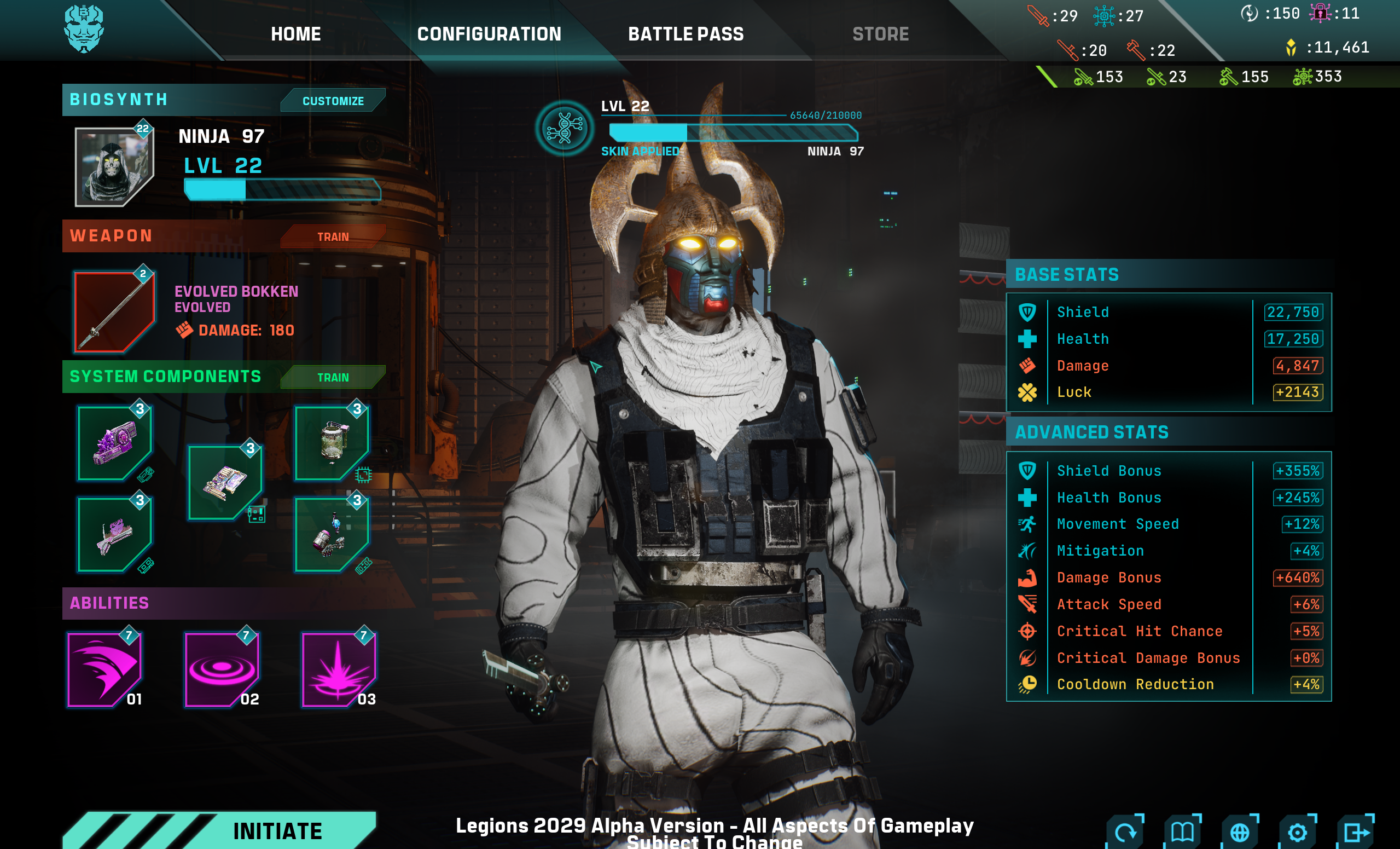Train the weapon
This screenshot has height=849, width=1400.
333,236
